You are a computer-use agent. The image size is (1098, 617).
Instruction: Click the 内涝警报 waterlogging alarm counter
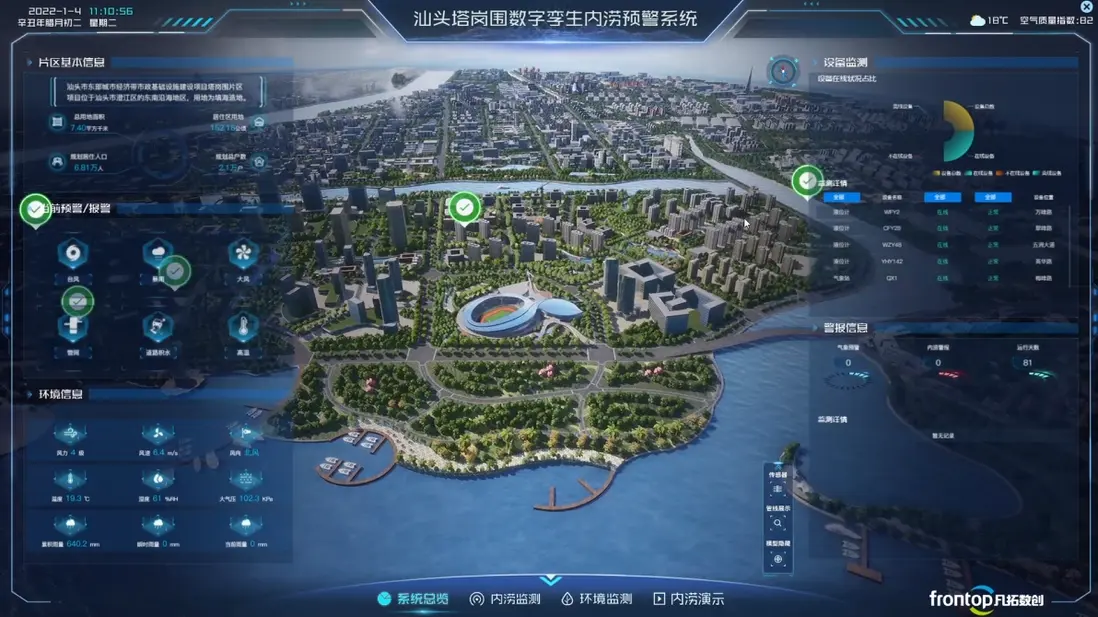[938, 363]
